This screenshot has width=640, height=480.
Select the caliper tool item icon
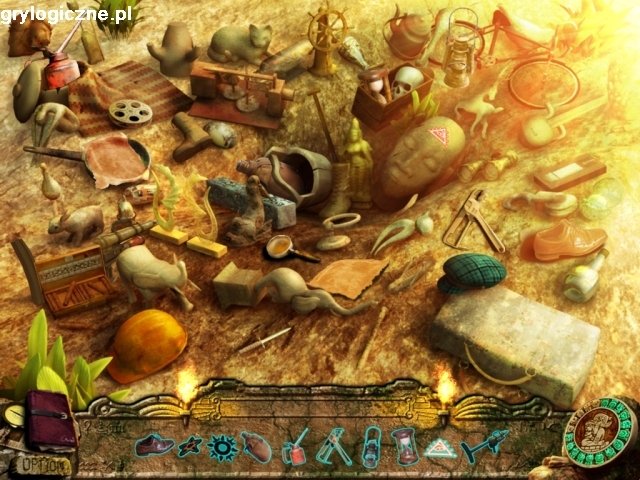coord(332,446)
